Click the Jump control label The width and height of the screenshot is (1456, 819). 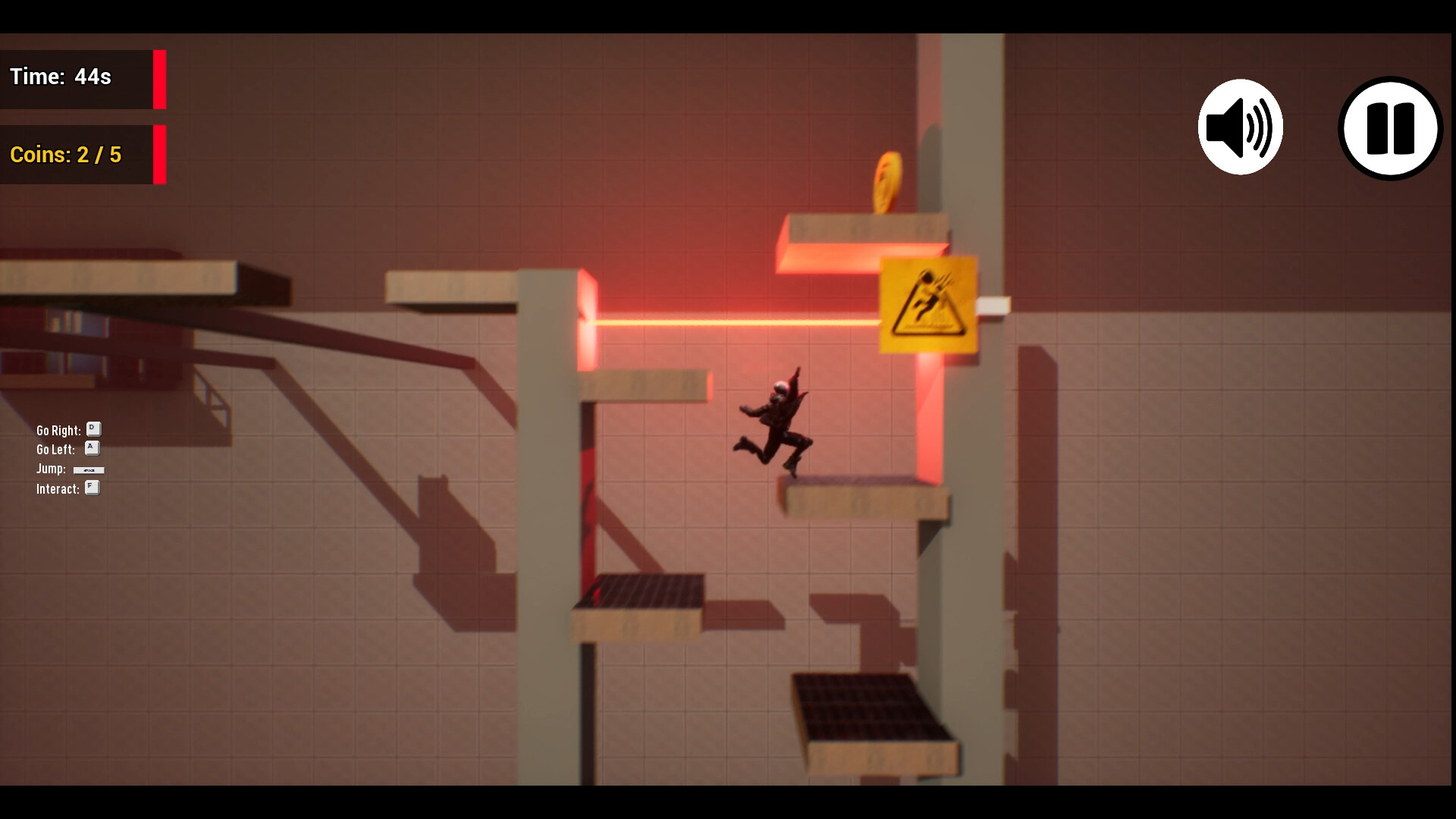pyautogui.click(x=50, y=469)
